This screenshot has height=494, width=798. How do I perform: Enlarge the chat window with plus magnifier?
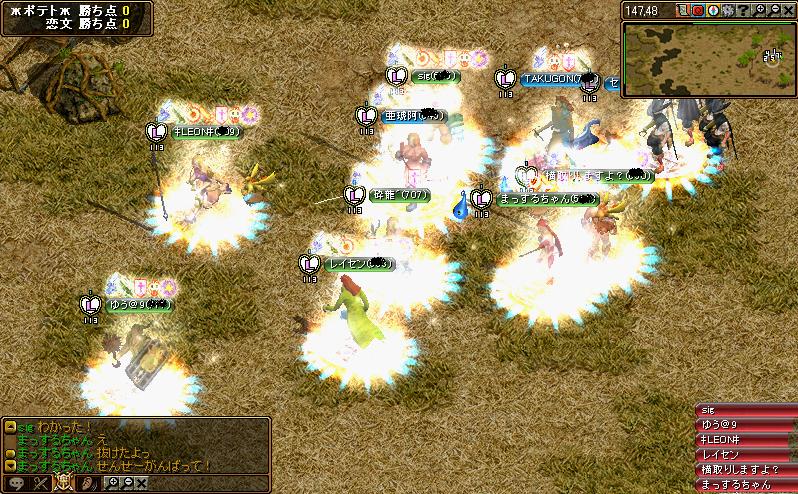coord(112,483)
